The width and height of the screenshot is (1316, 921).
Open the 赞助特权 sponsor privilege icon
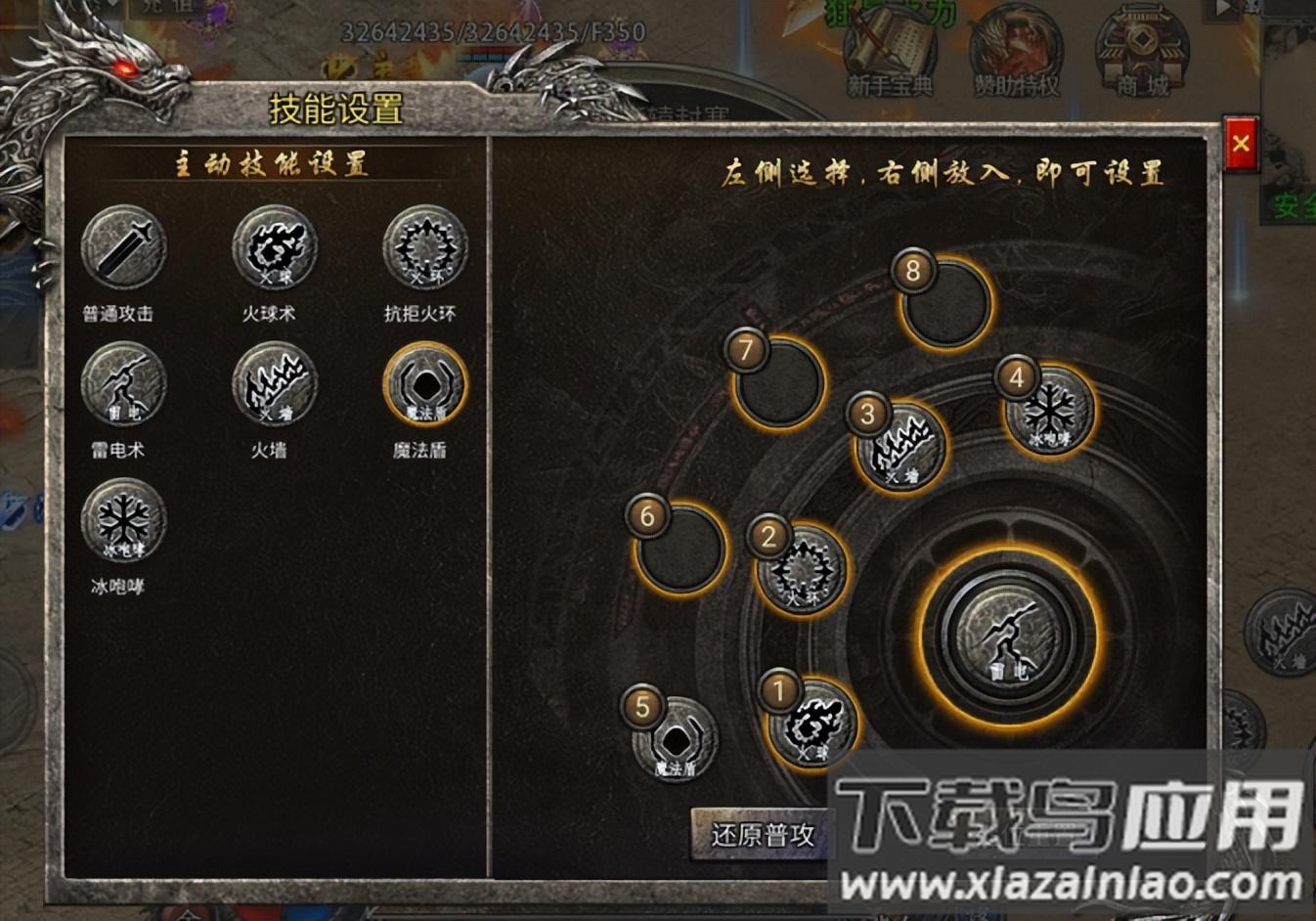1019,44
